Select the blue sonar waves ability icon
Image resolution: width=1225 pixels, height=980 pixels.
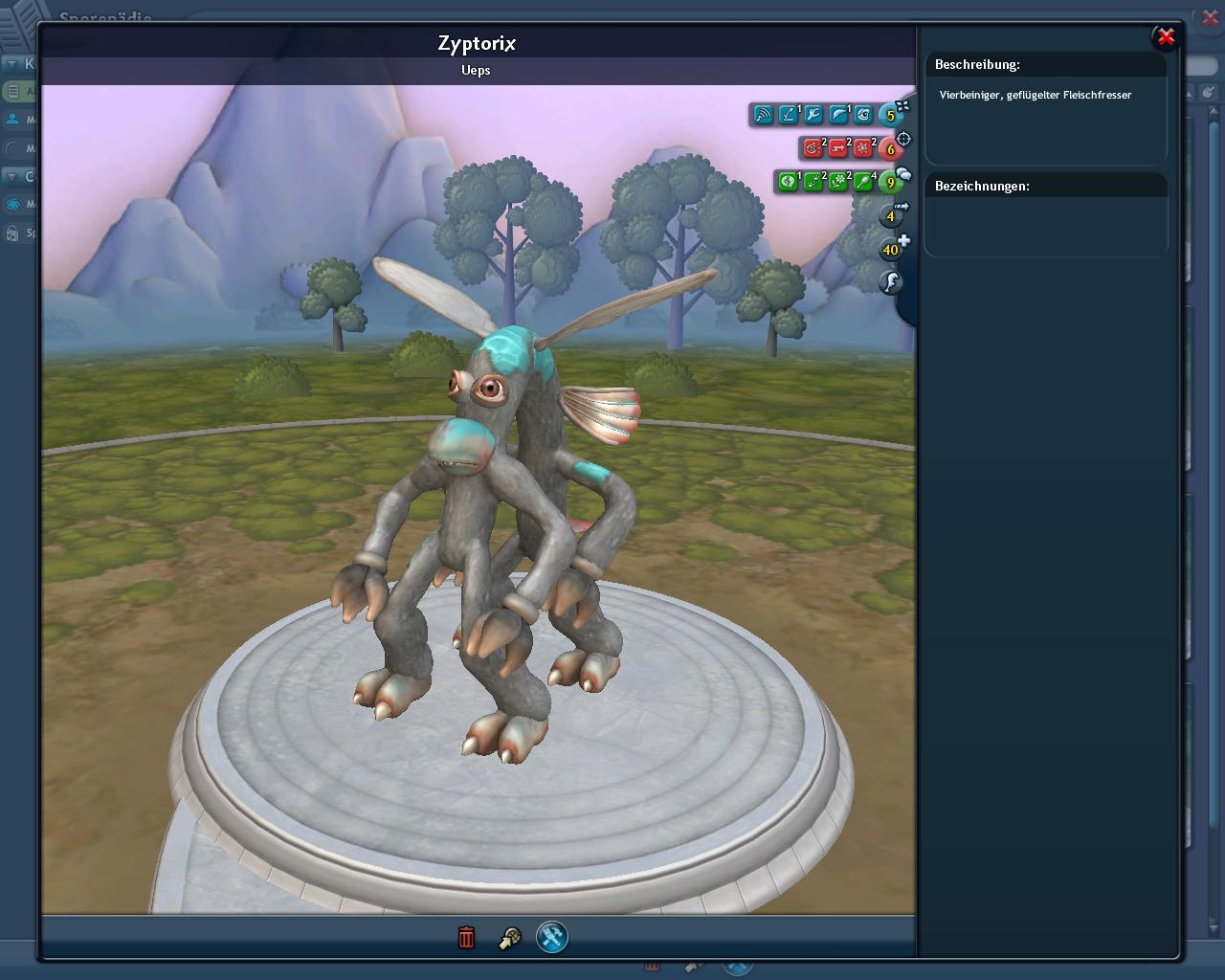[x=763, y=115]
